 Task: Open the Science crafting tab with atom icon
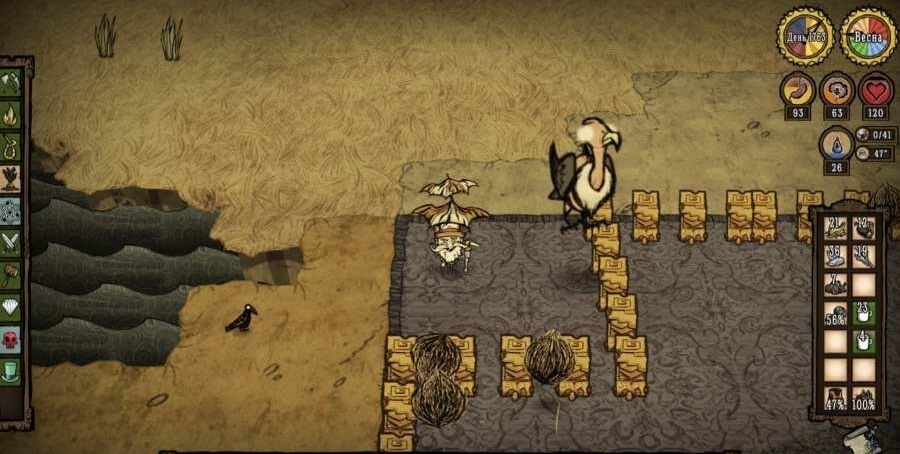pyautogui.click(x=11, y=210)
